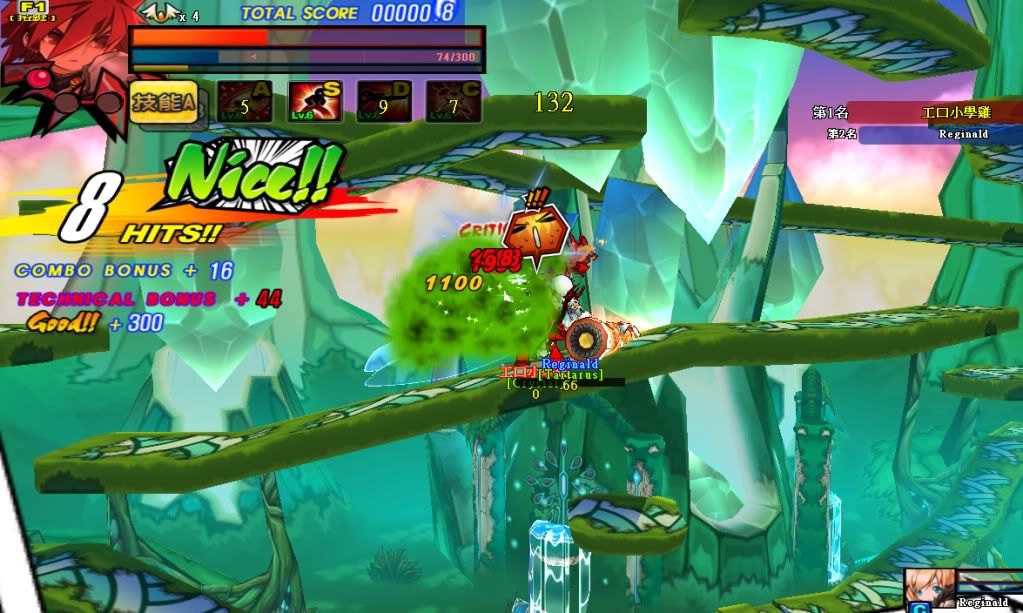Activate the skill in slot A
The height and width of the screenshot is (613, 1023).
[x=245, y=102]
